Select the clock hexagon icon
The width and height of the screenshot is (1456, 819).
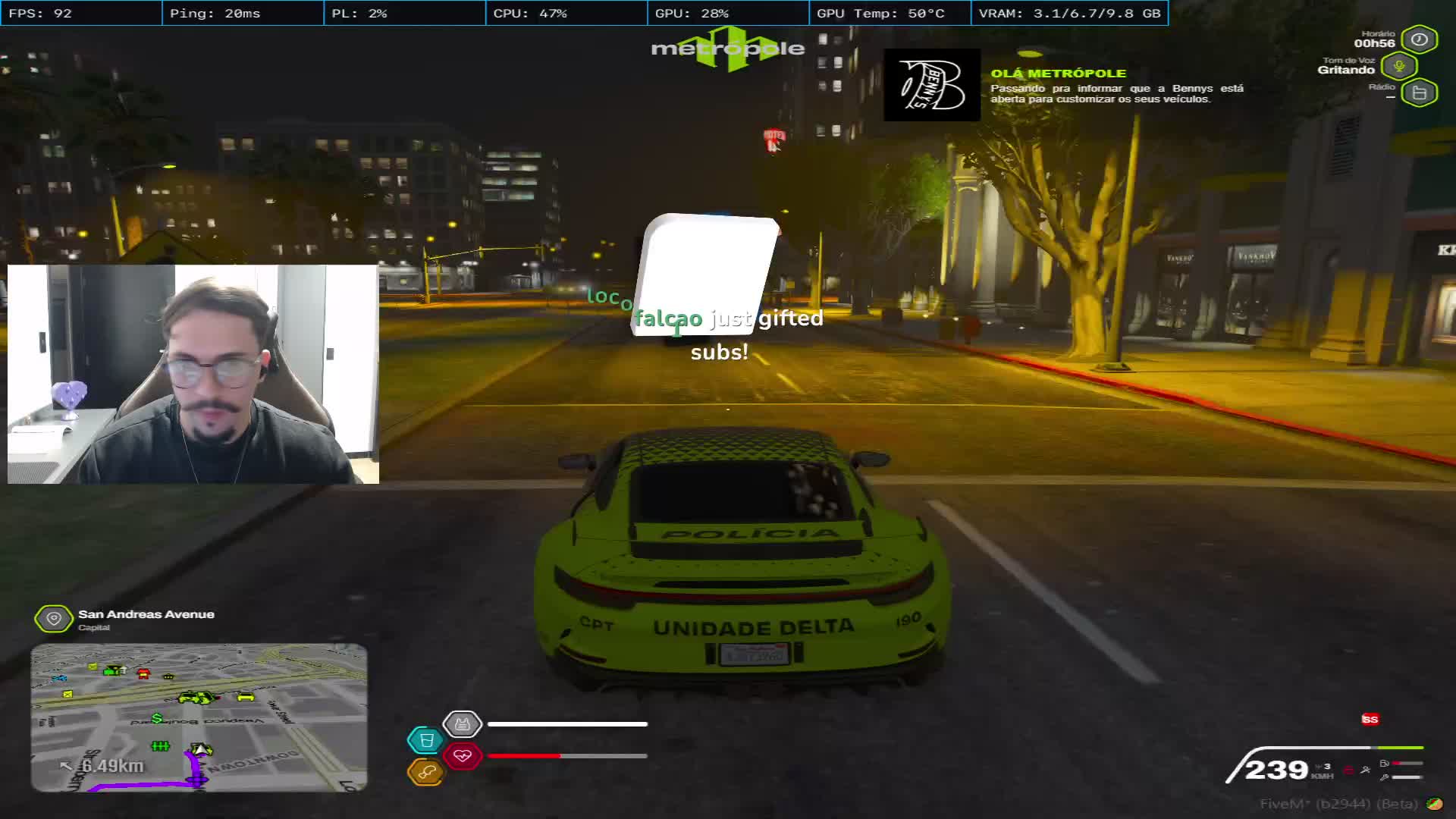pyautogui.click(x=1420, y=39)
